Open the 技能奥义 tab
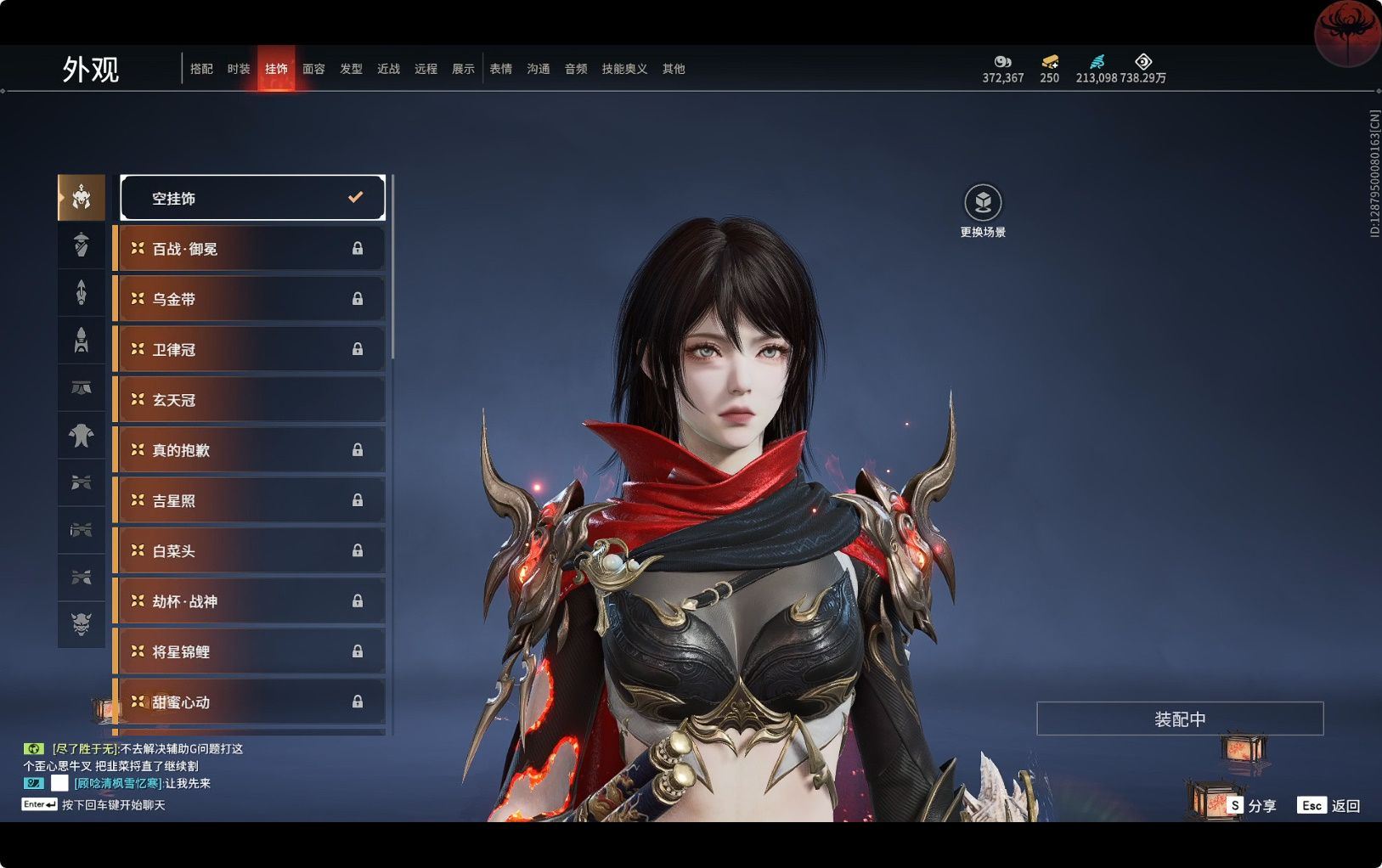Viewport: 1382px width, 868px height. pos(624,69)
